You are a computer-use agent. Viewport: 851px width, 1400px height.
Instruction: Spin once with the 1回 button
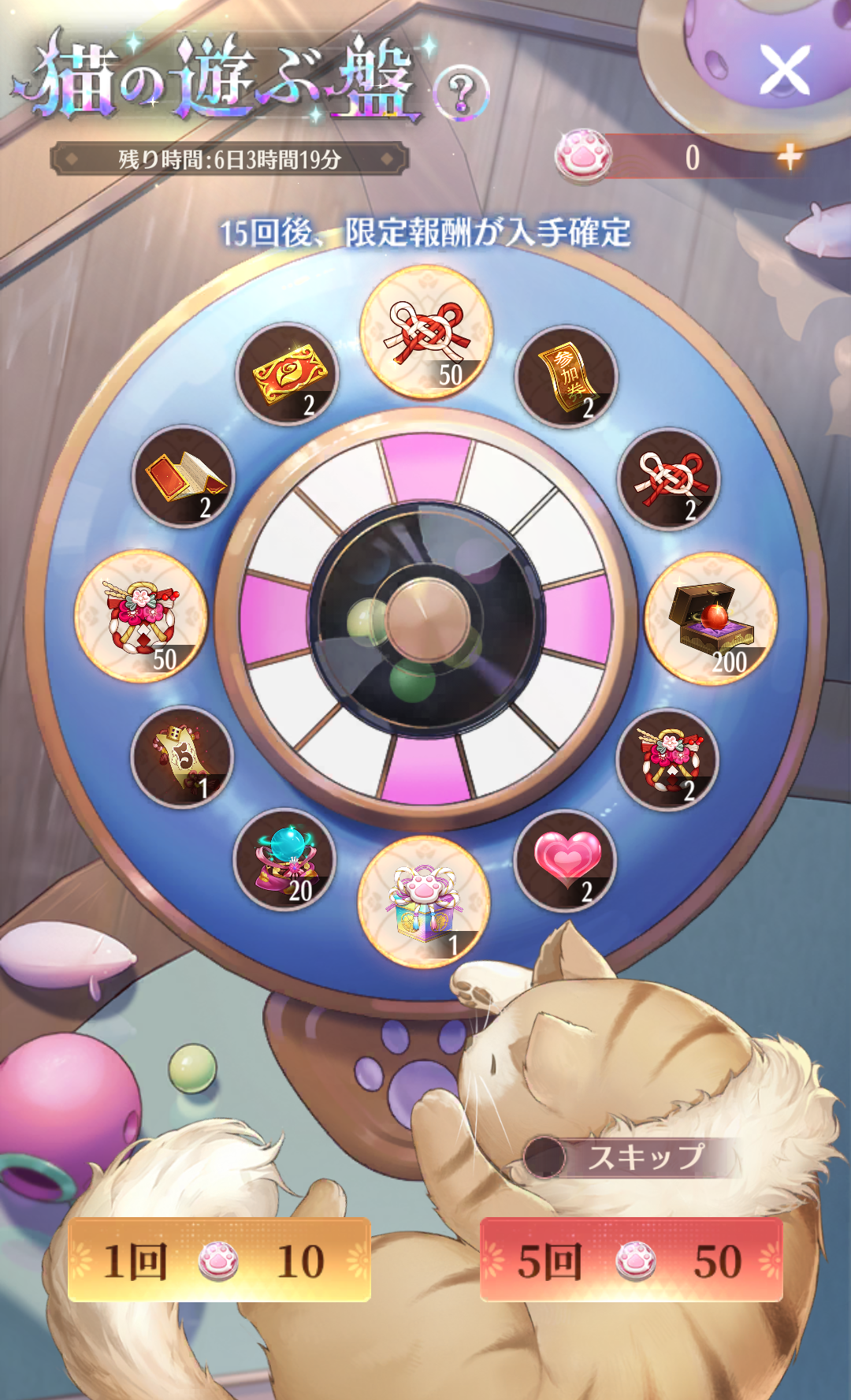[219, 1260]
